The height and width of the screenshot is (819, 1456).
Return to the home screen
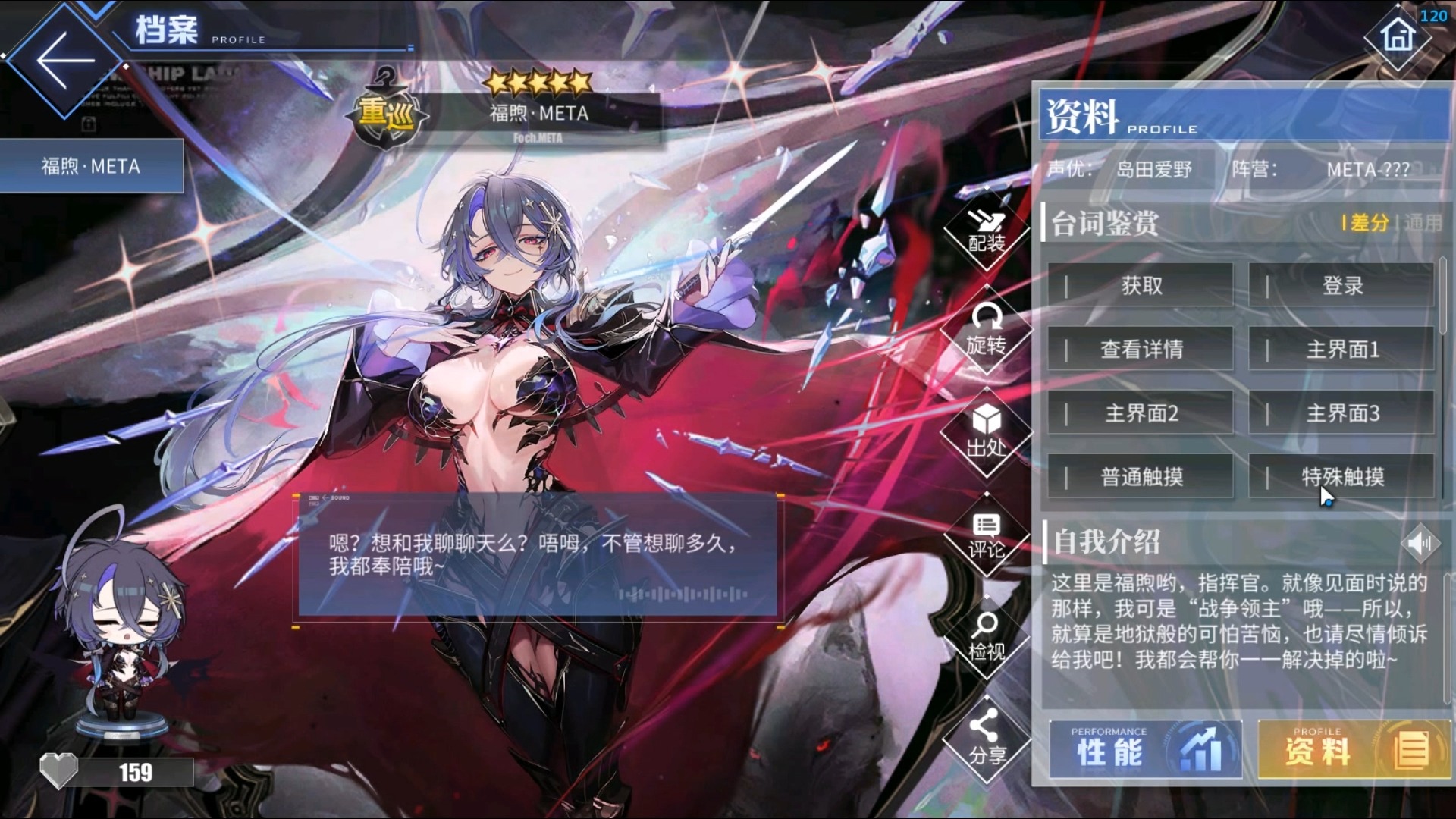pyautogui.click(x=1398, y=36)
